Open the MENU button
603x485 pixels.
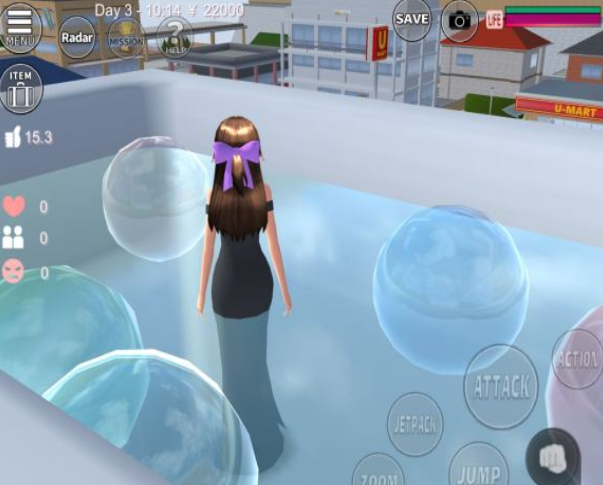(20, 27)
